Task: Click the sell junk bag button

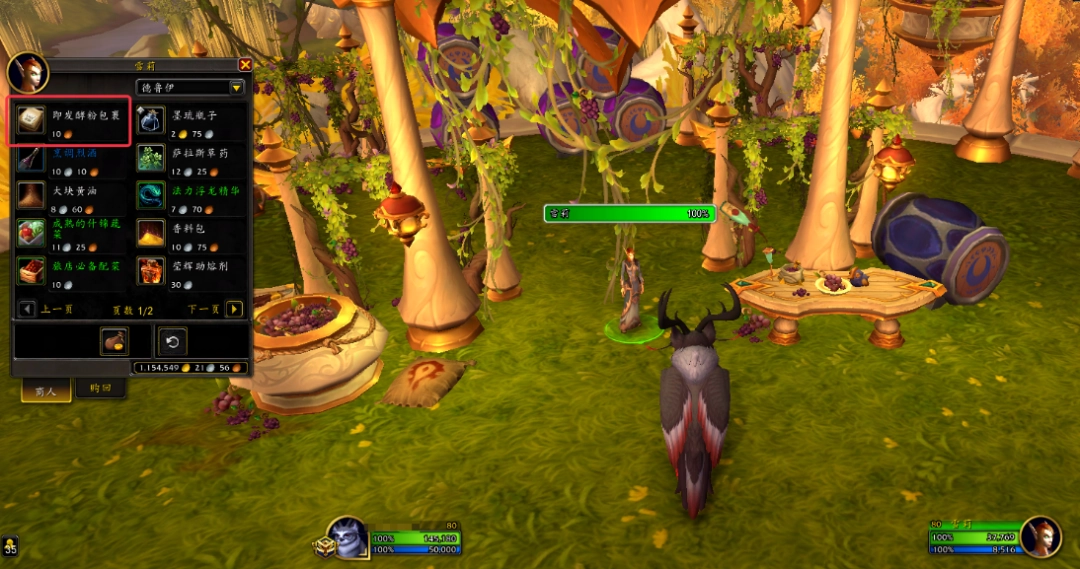Action: tap(114, 342)
